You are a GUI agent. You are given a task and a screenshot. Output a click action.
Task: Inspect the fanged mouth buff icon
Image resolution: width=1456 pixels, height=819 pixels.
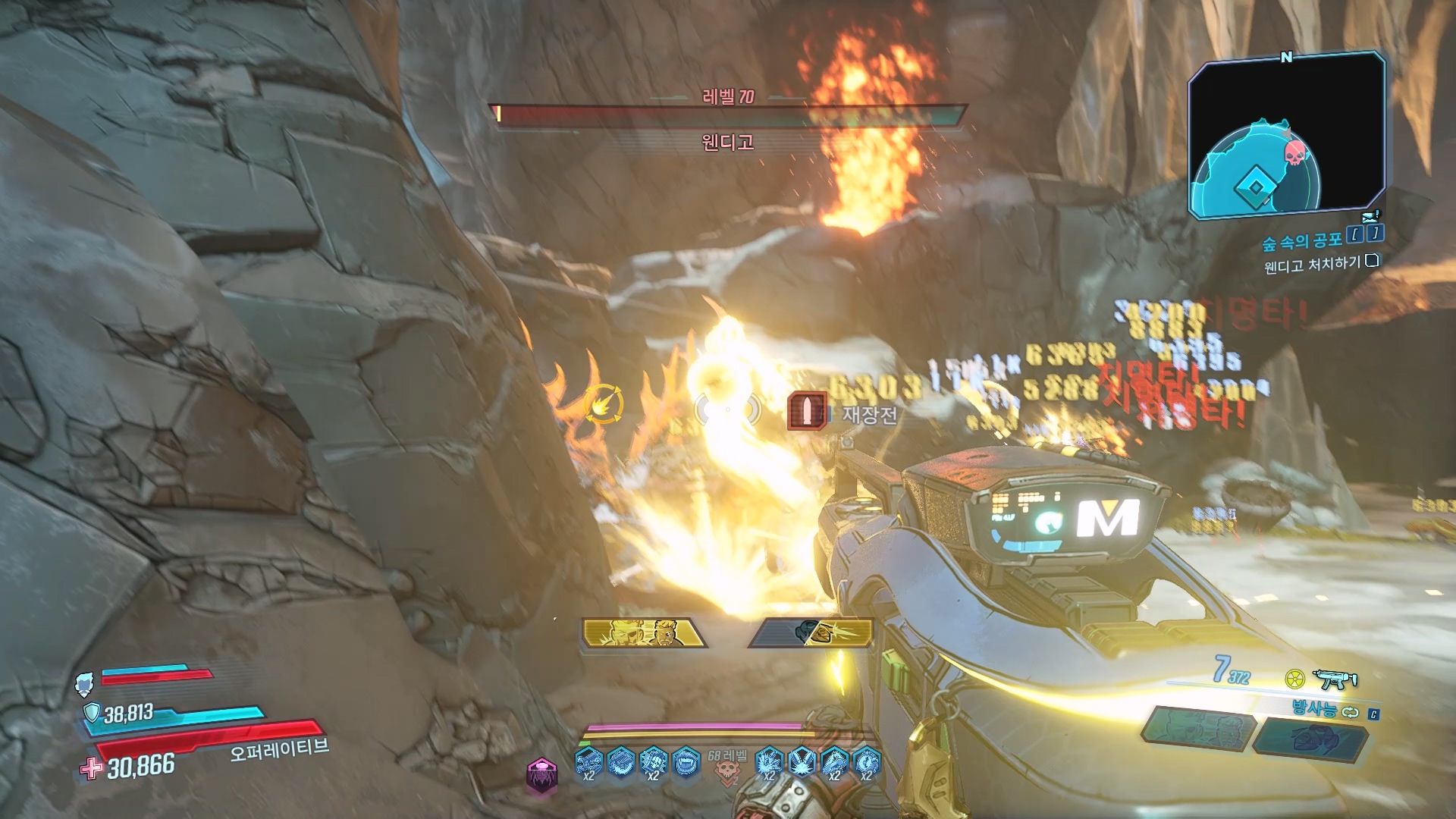[686, 761]
